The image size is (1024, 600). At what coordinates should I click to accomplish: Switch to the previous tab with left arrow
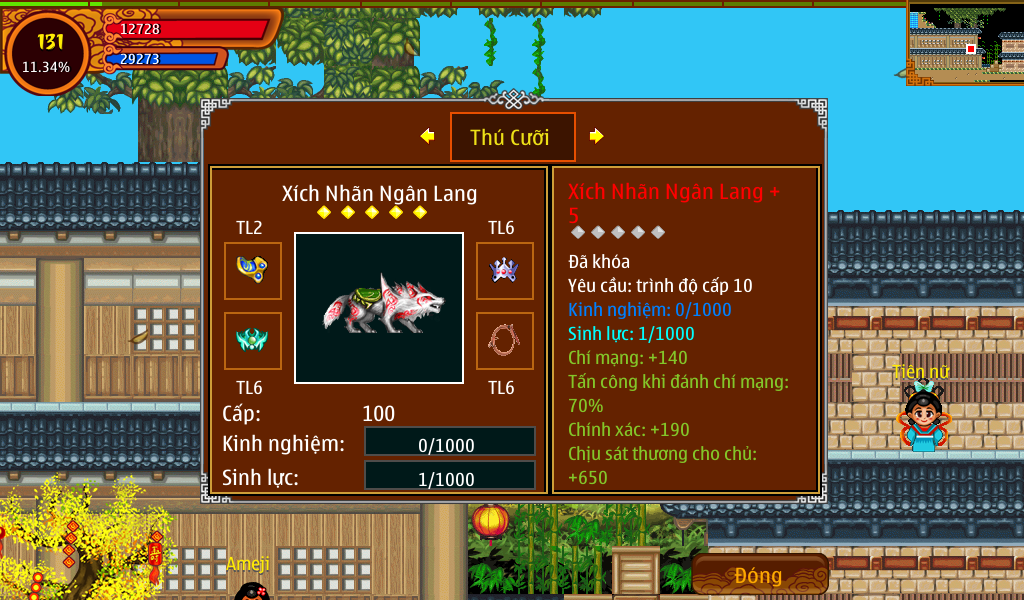coord(428,136)
